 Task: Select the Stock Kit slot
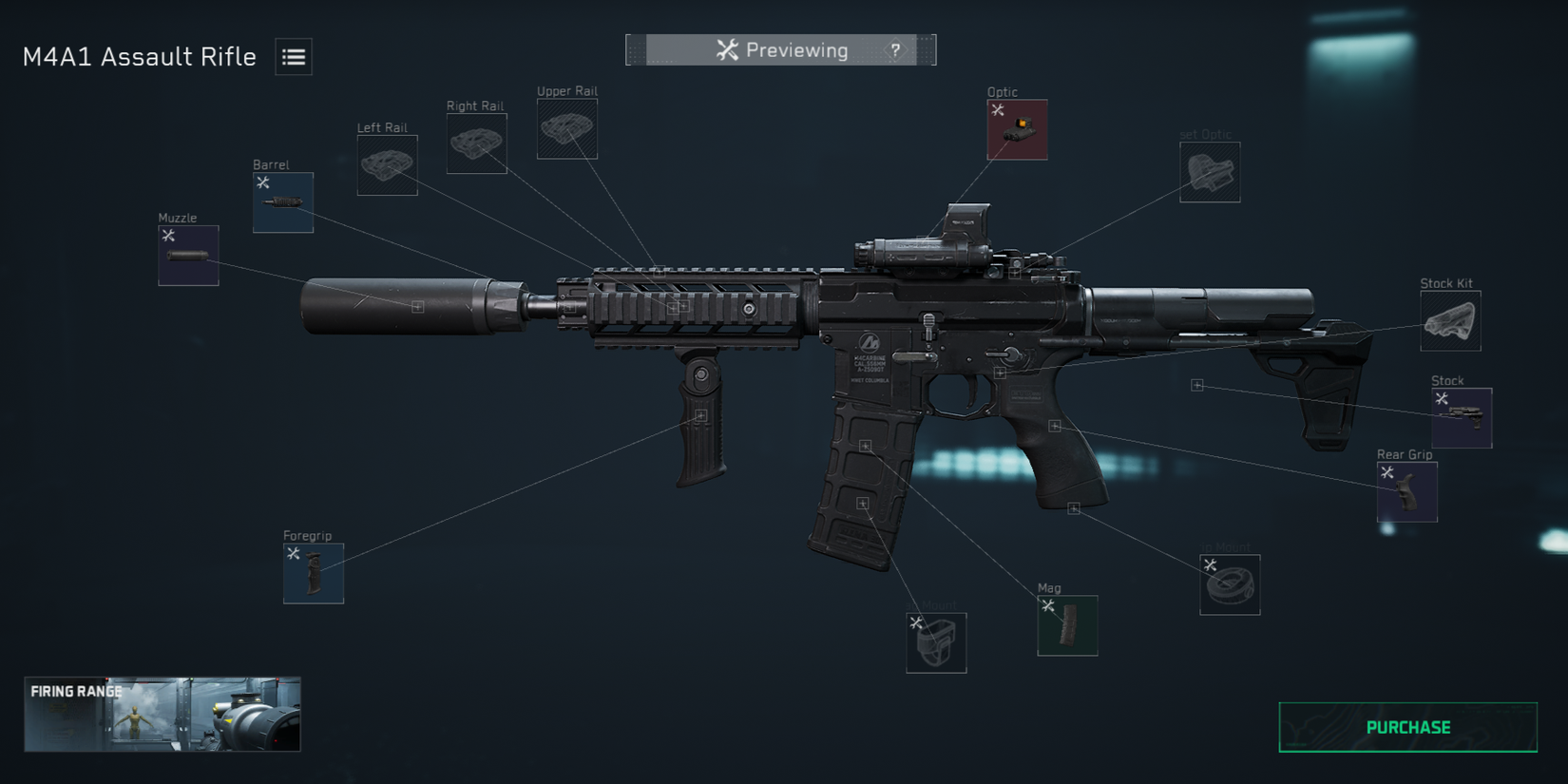1449,320
